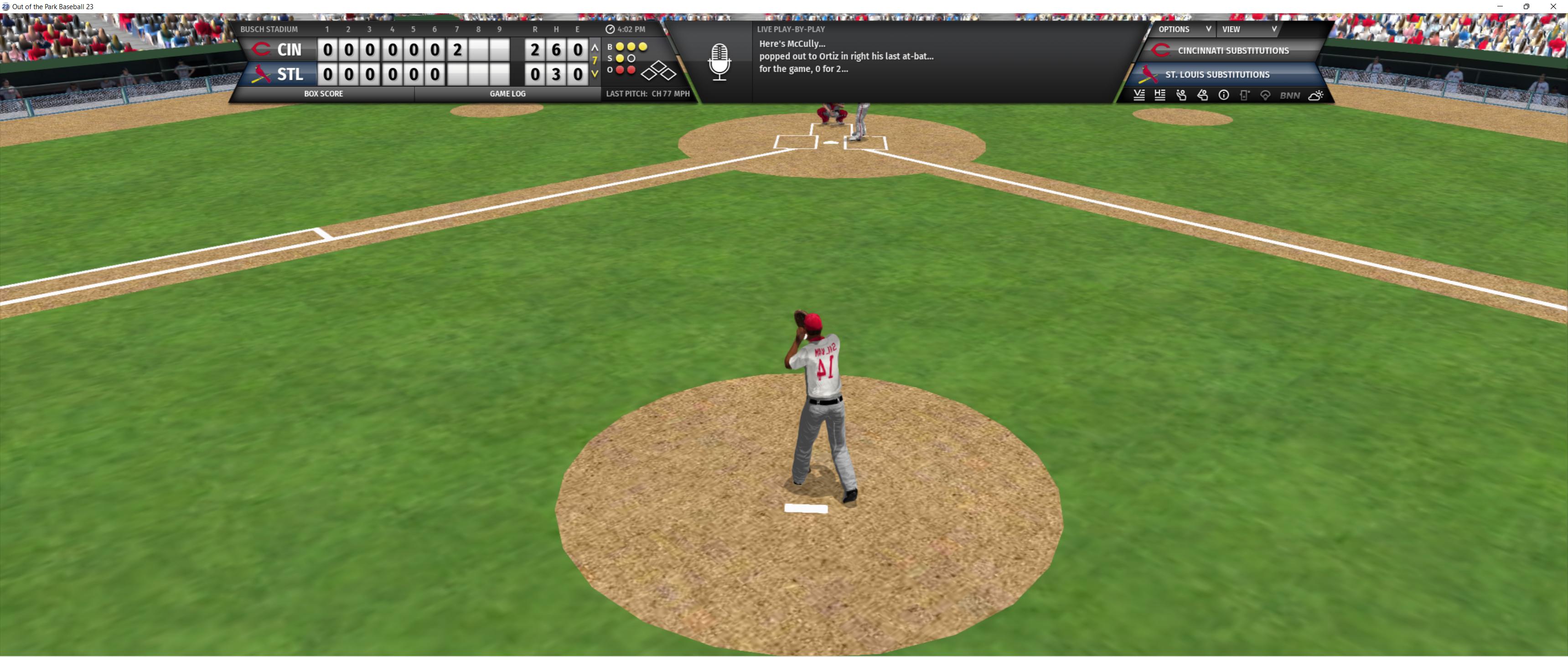Open the Box Score panel
Screen dimensions: 1568x657
point(323,94)
